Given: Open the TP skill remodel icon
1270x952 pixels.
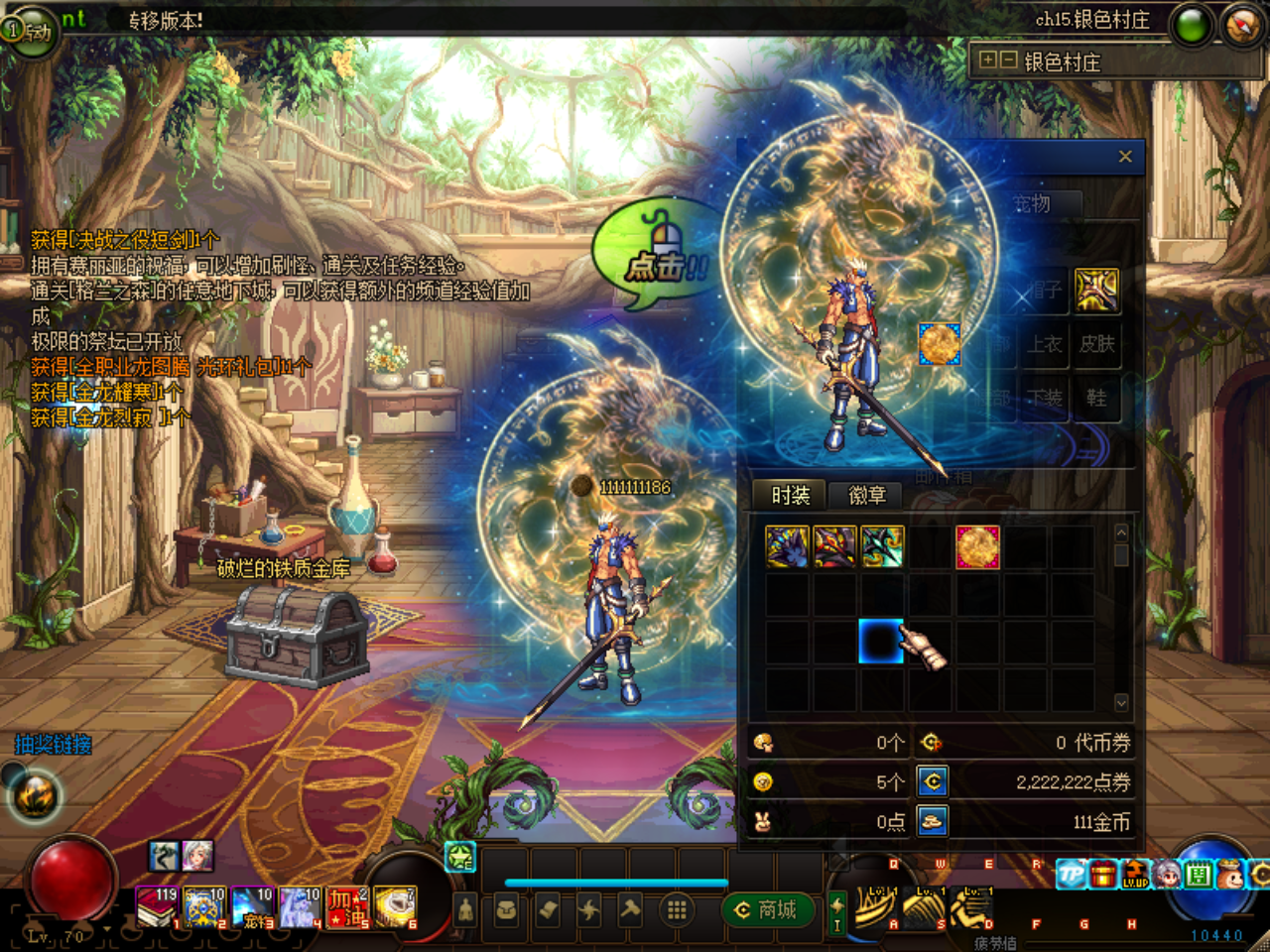Looking at the screenshot, I should 1071,874.
